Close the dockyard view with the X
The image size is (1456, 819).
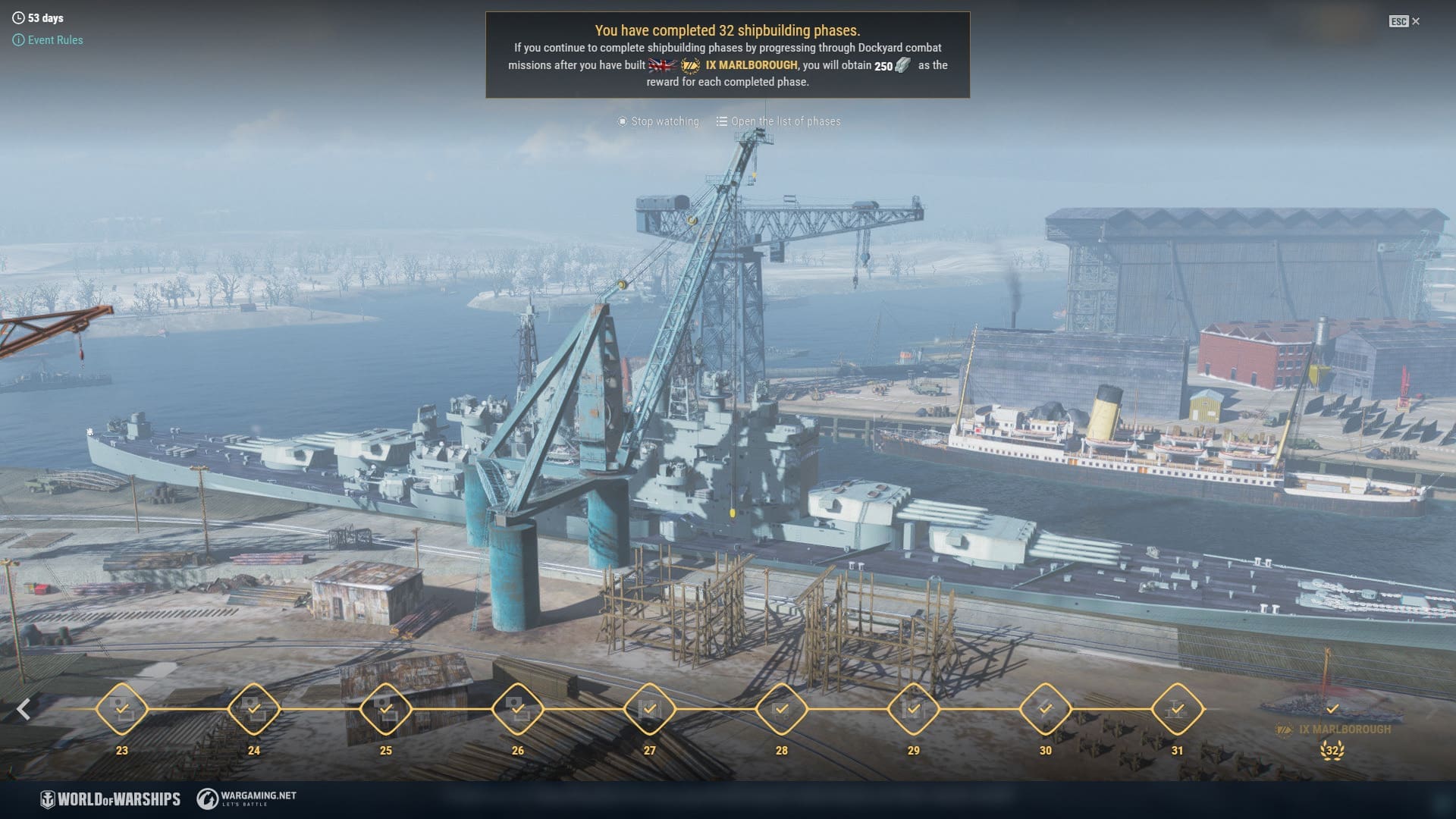[1415, 21]
